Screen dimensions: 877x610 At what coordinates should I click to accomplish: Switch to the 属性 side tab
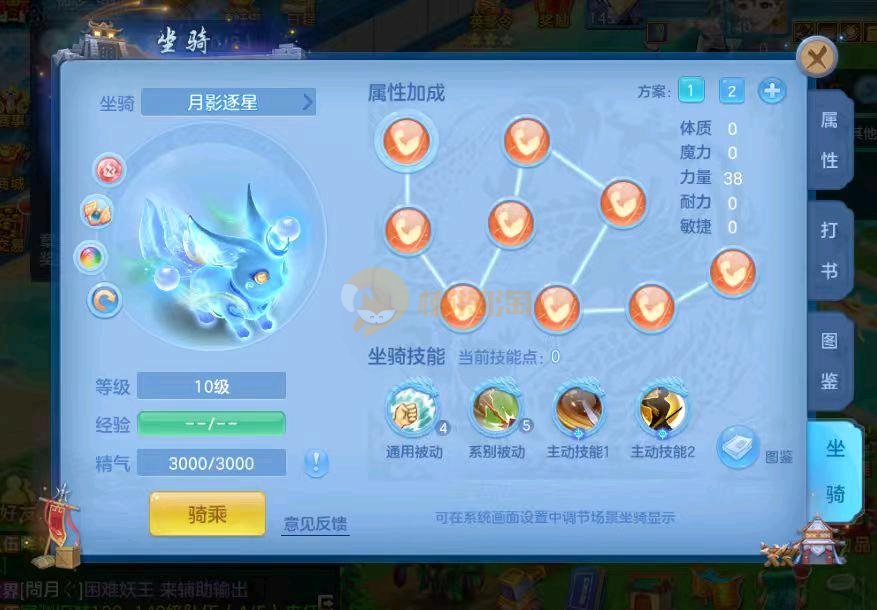click(x=830, y=140)
